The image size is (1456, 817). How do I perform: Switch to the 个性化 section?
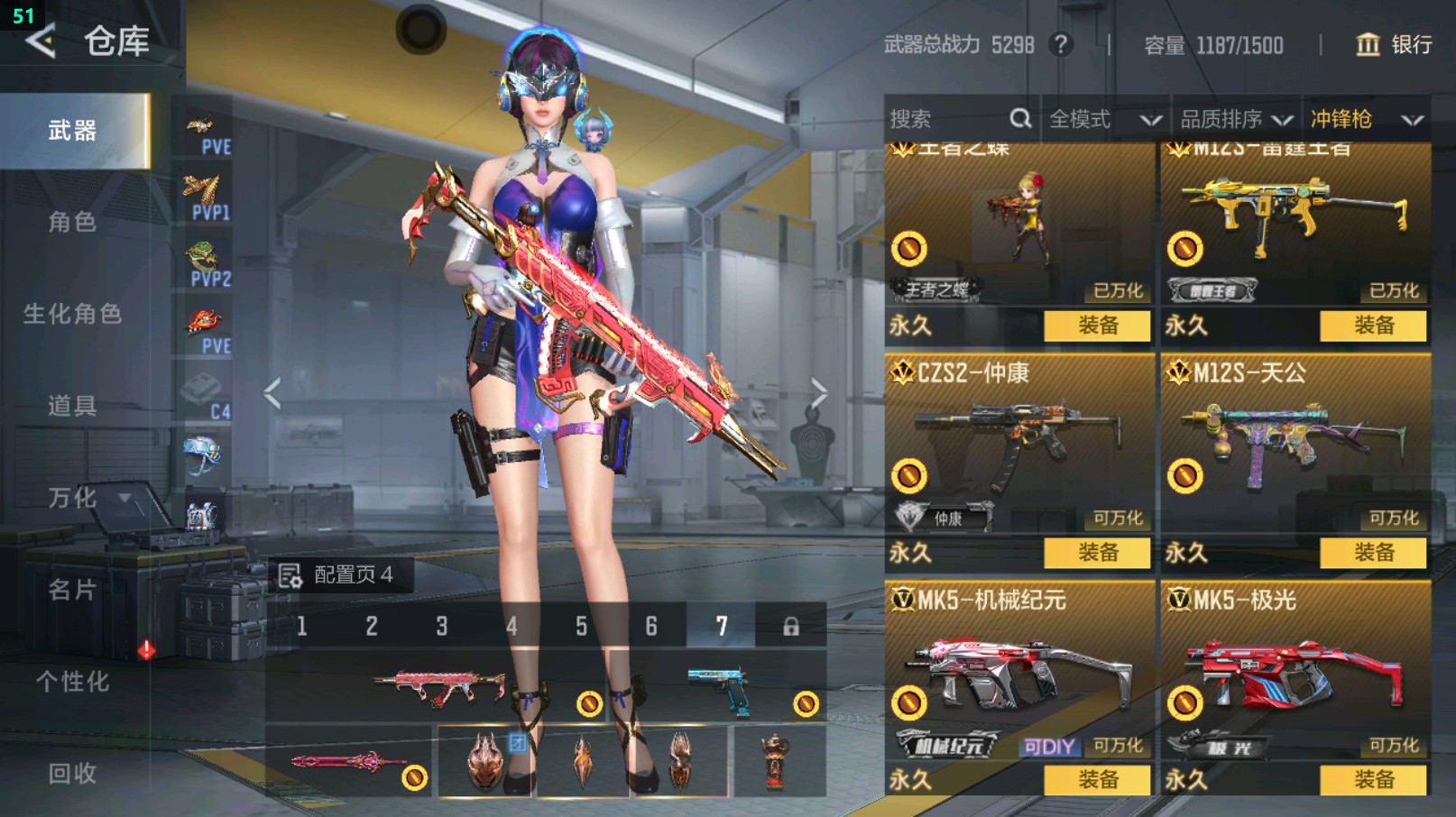[72, 683]
